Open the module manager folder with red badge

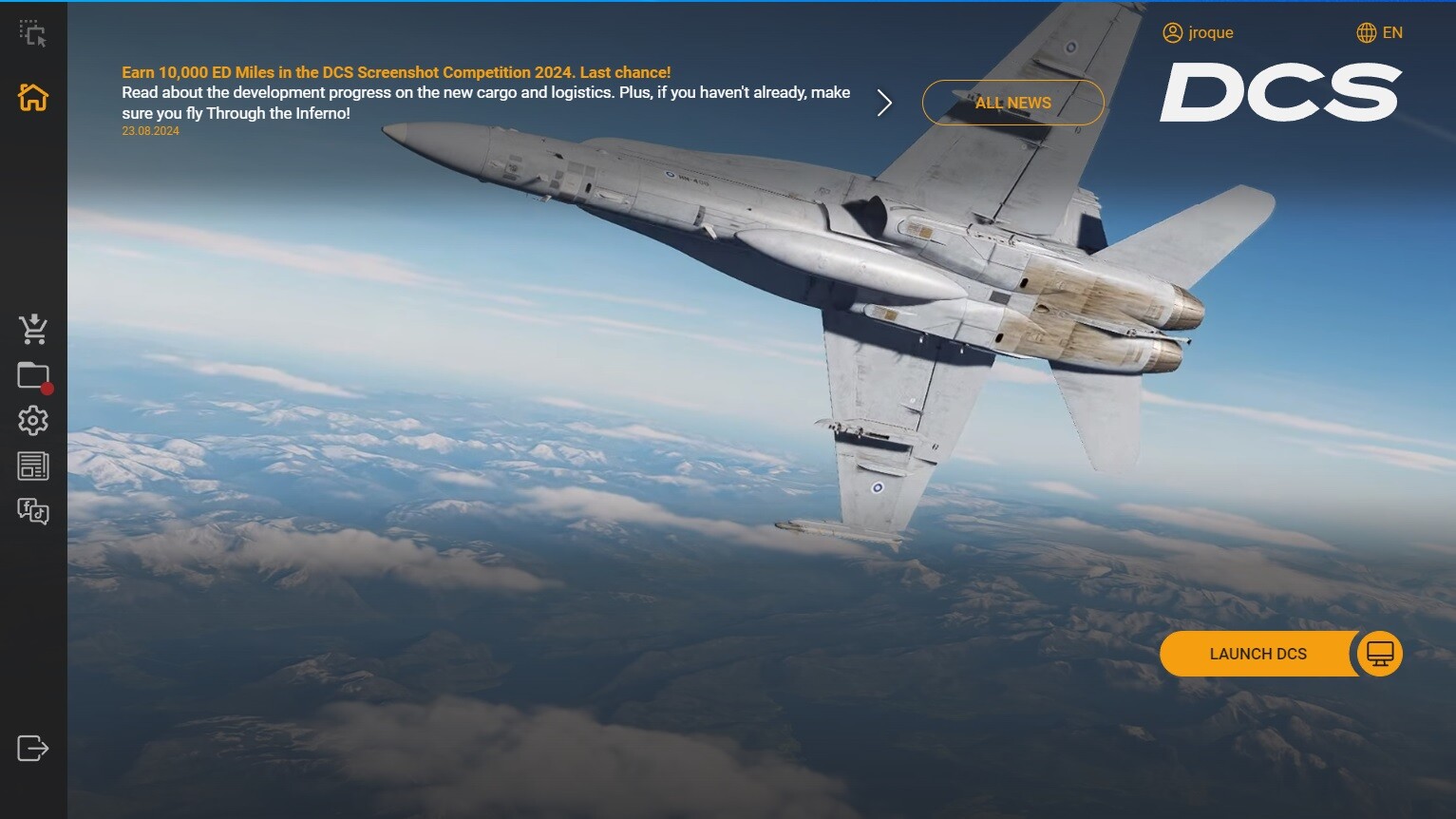31,374
